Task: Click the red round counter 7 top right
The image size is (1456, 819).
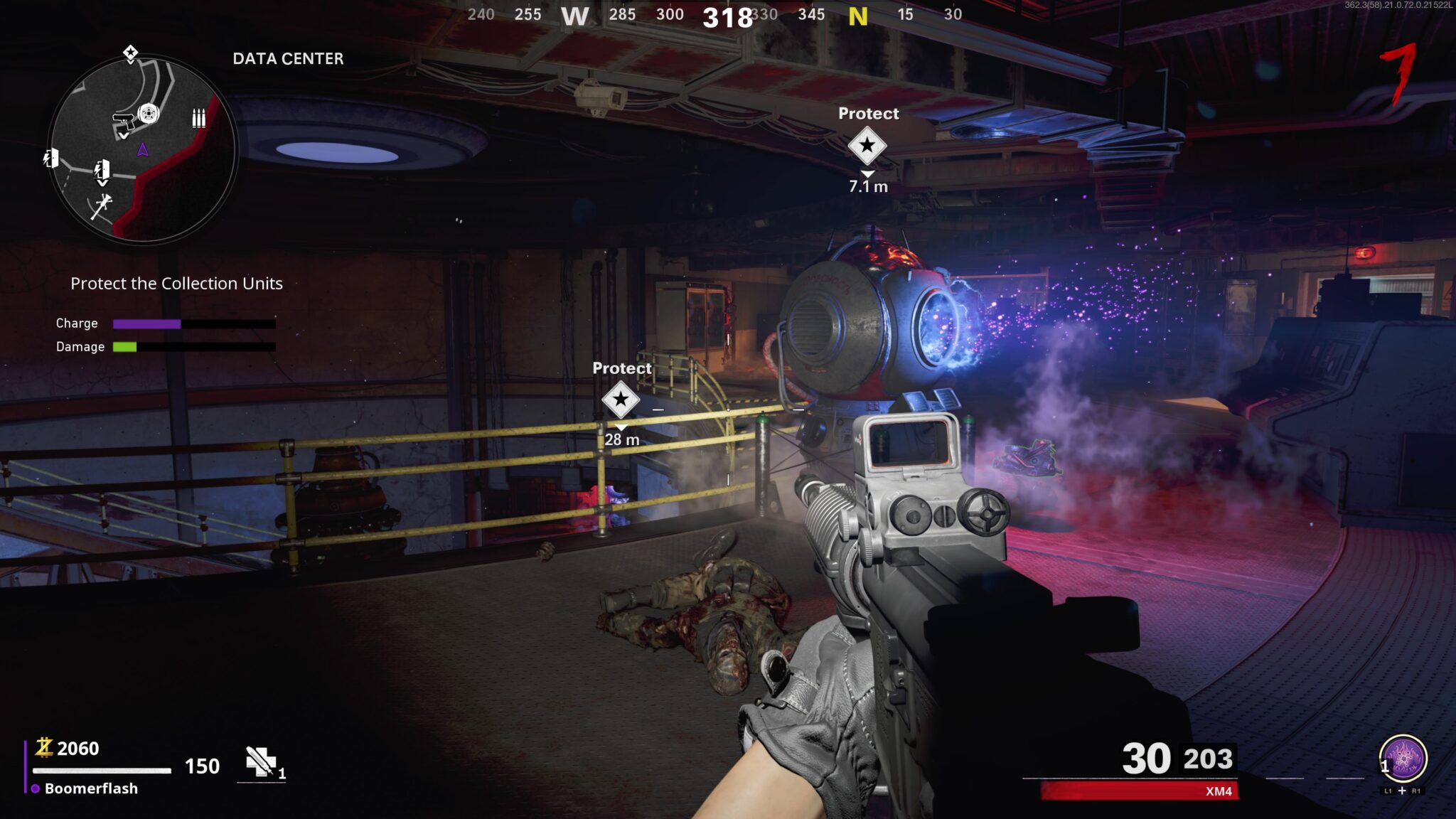Action: click(1398, 73)
